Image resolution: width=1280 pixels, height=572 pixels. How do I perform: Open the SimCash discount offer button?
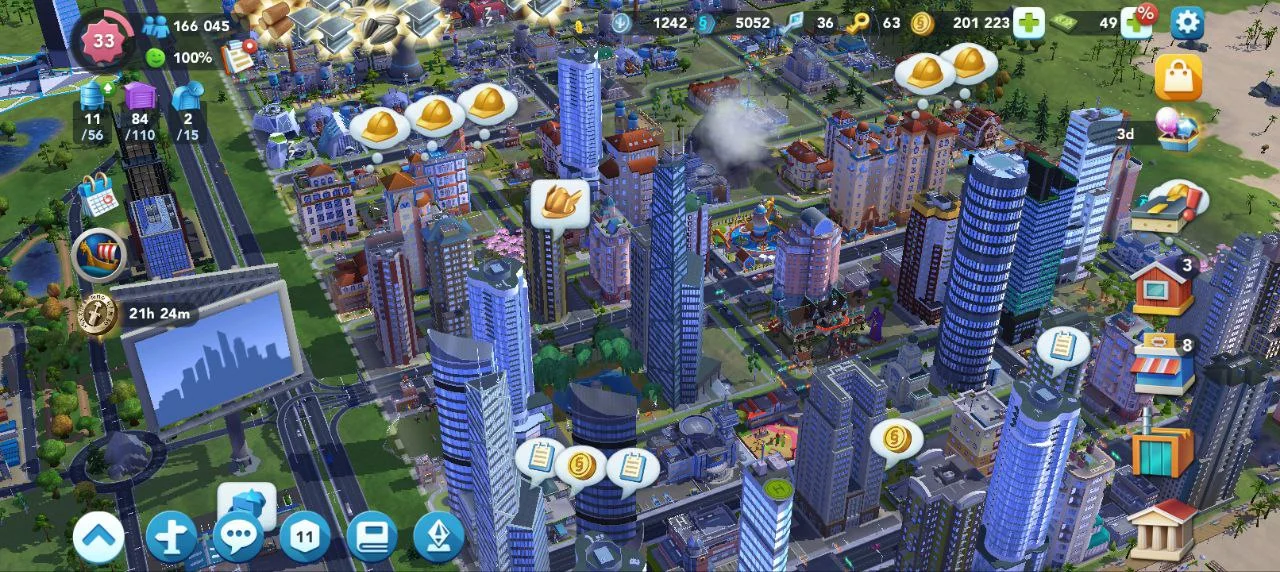pyautogui.click(x=1136, y=20)
